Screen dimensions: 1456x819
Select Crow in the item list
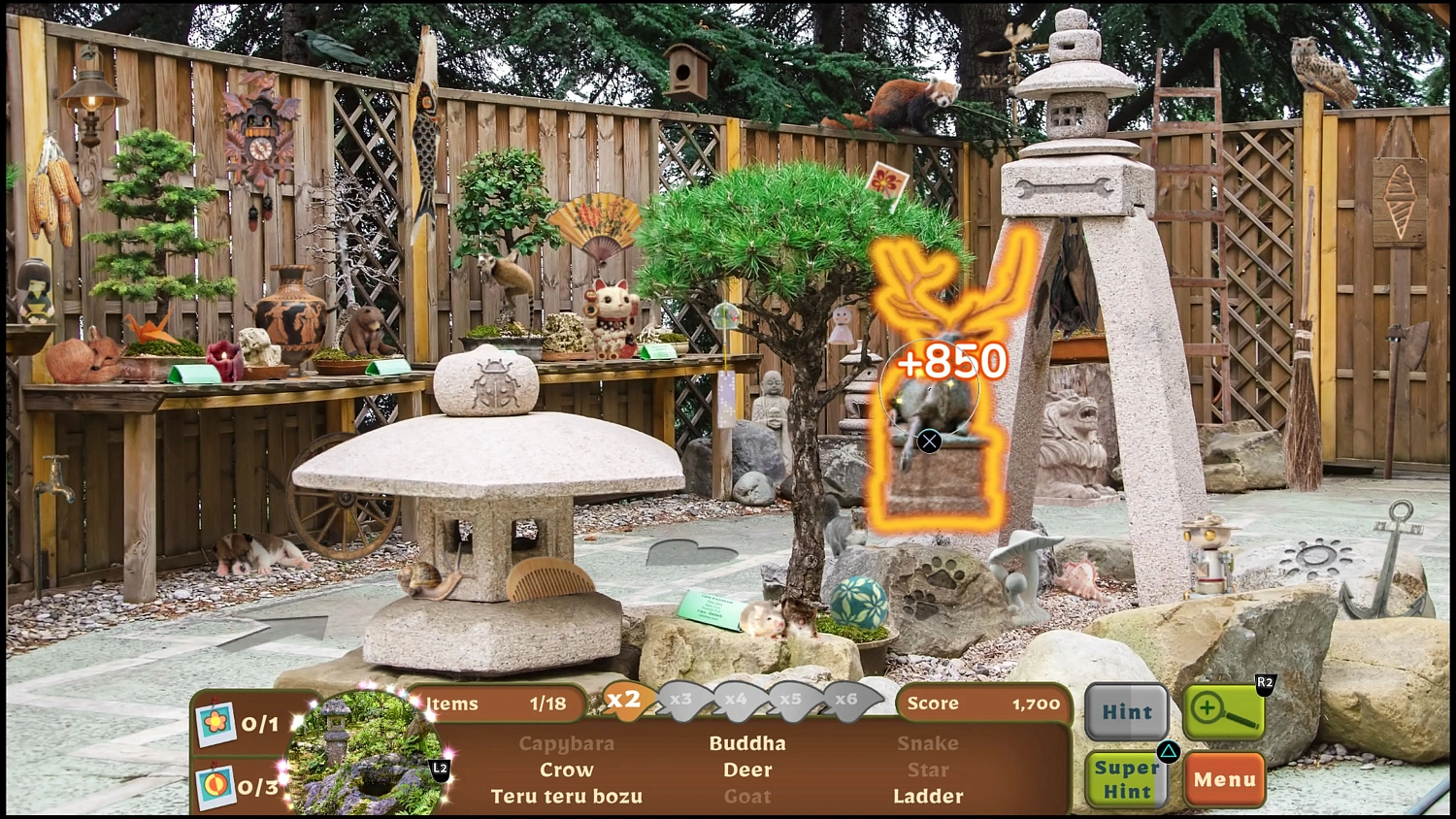[x=567, y=770]
